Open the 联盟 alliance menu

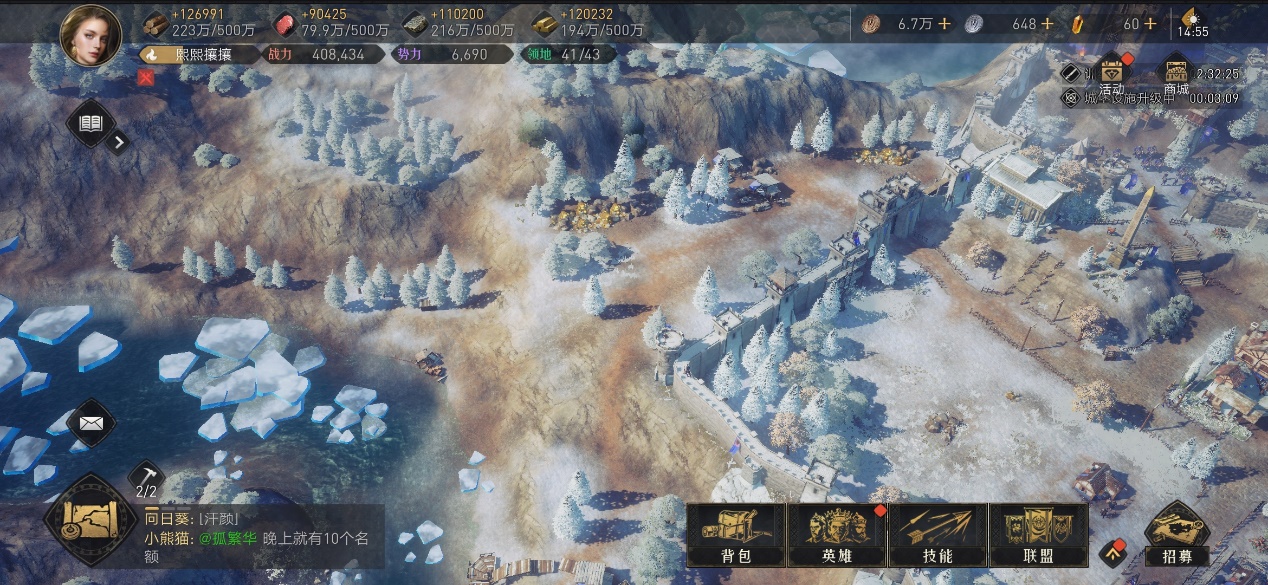coord(1038,535)
